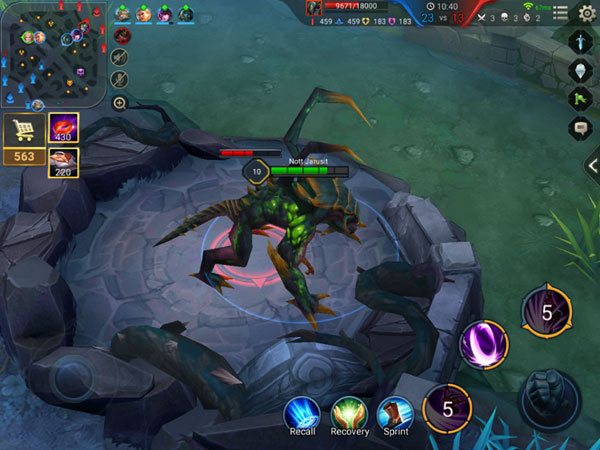Send the sword attack signal
This screenshot has width=600, height=450.
point(584,43)
